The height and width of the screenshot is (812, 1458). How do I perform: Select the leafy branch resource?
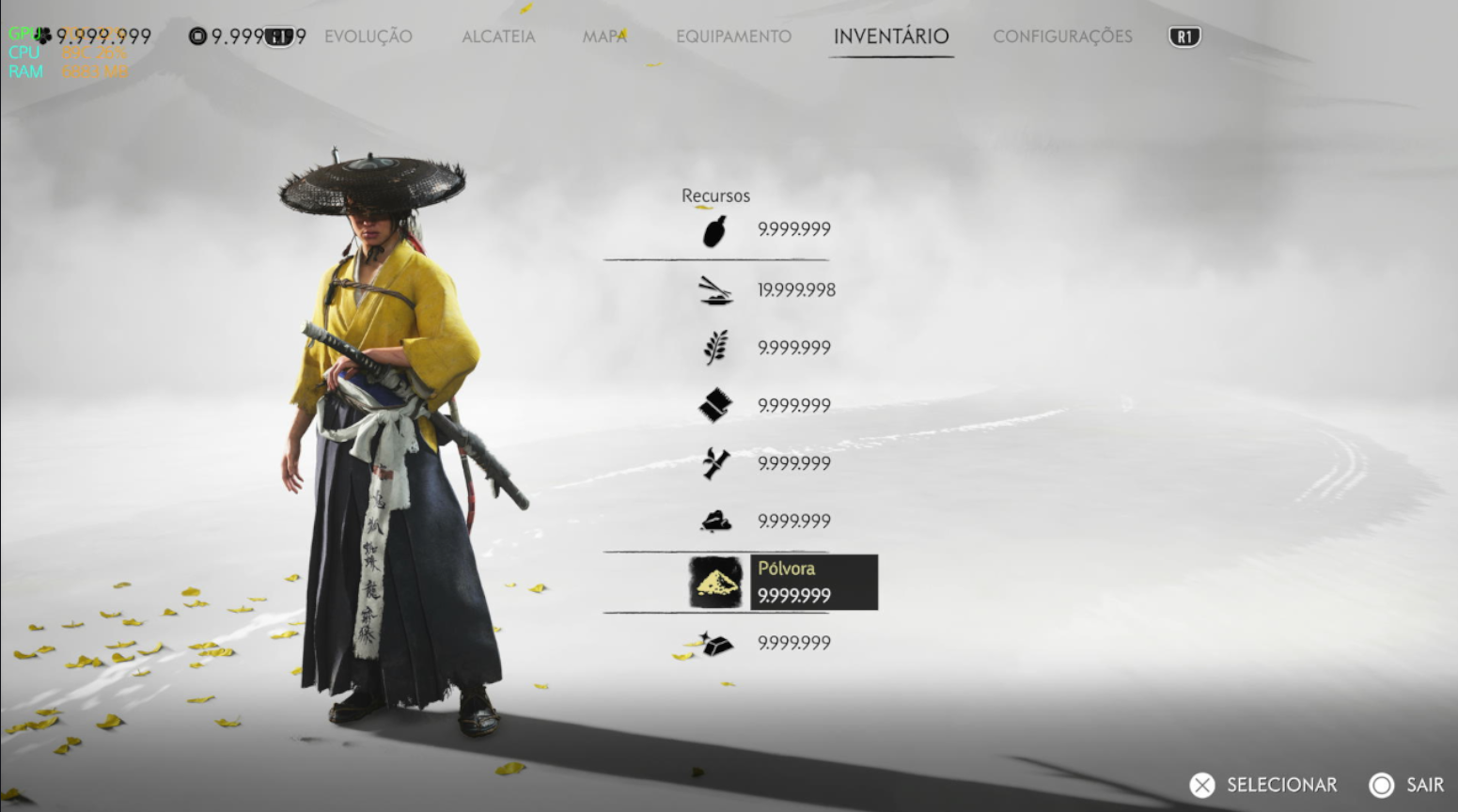(716, 348)
